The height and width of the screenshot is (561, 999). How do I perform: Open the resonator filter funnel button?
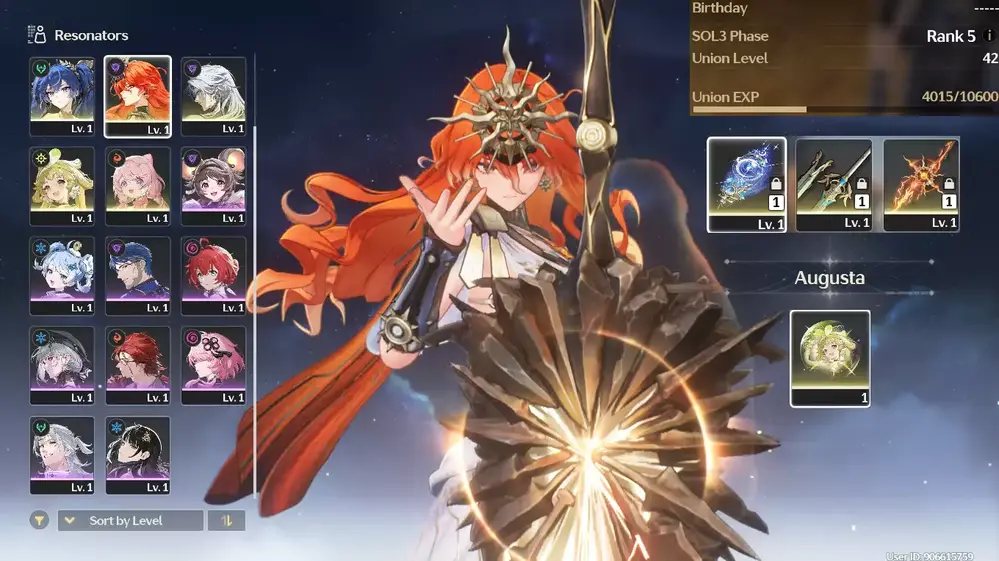39,521
